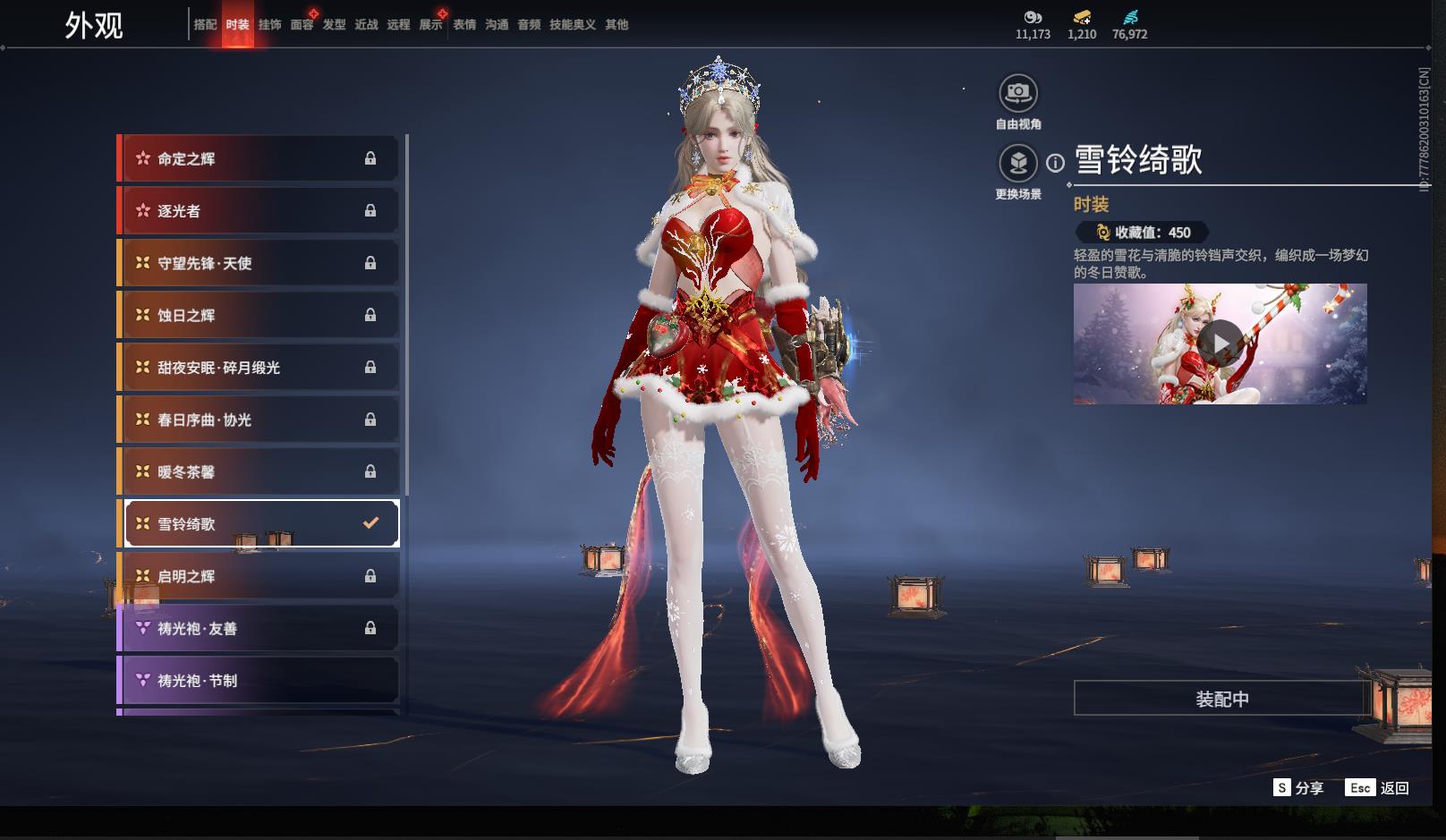Image resolution: width=1446 pixels, height=840 pixels.
Task: Choose the 甜夜安眠·碎月缎光 outfit
Action: (259, 368)
